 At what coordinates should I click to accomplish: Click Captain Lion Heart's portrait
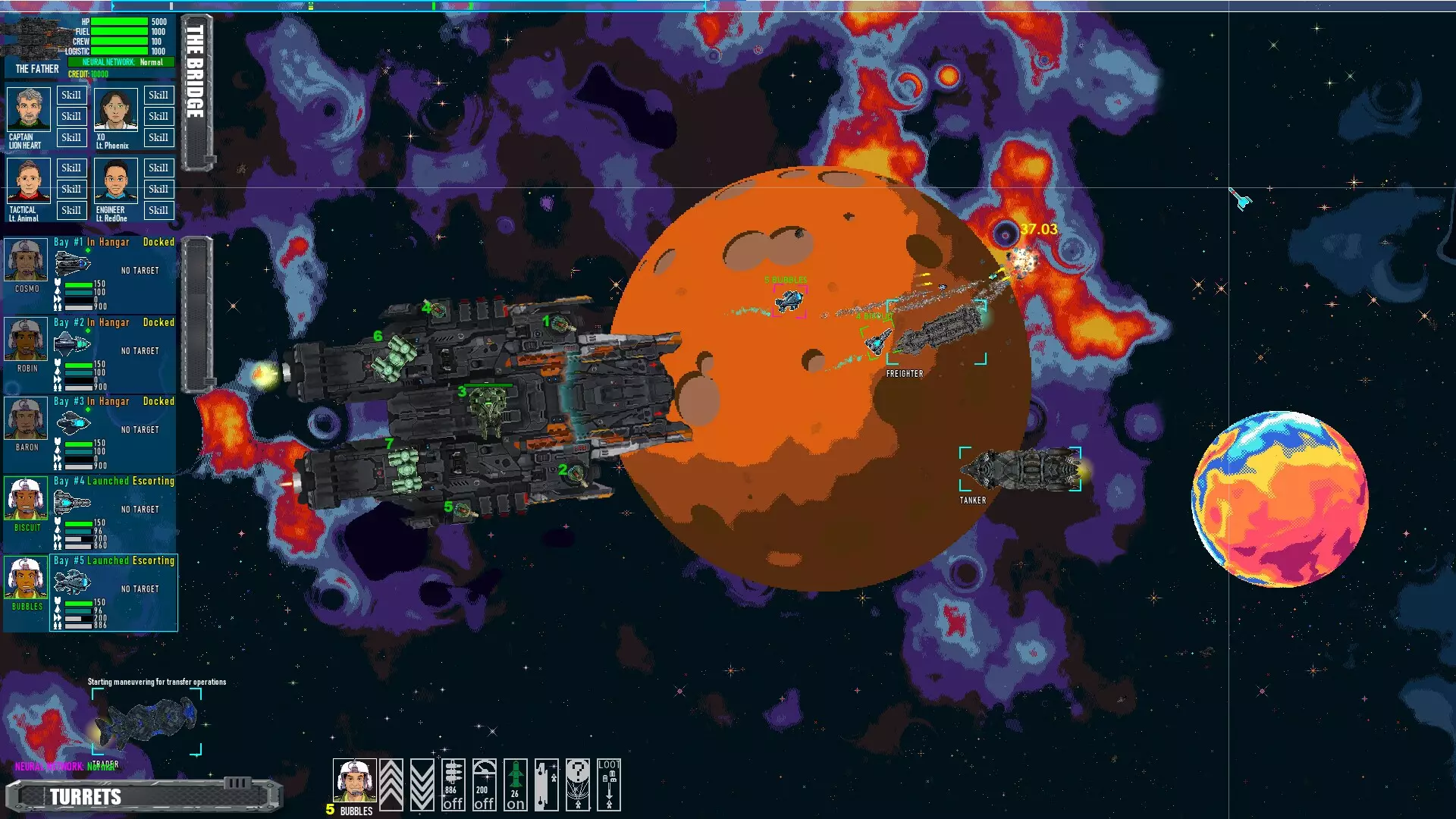29,110
